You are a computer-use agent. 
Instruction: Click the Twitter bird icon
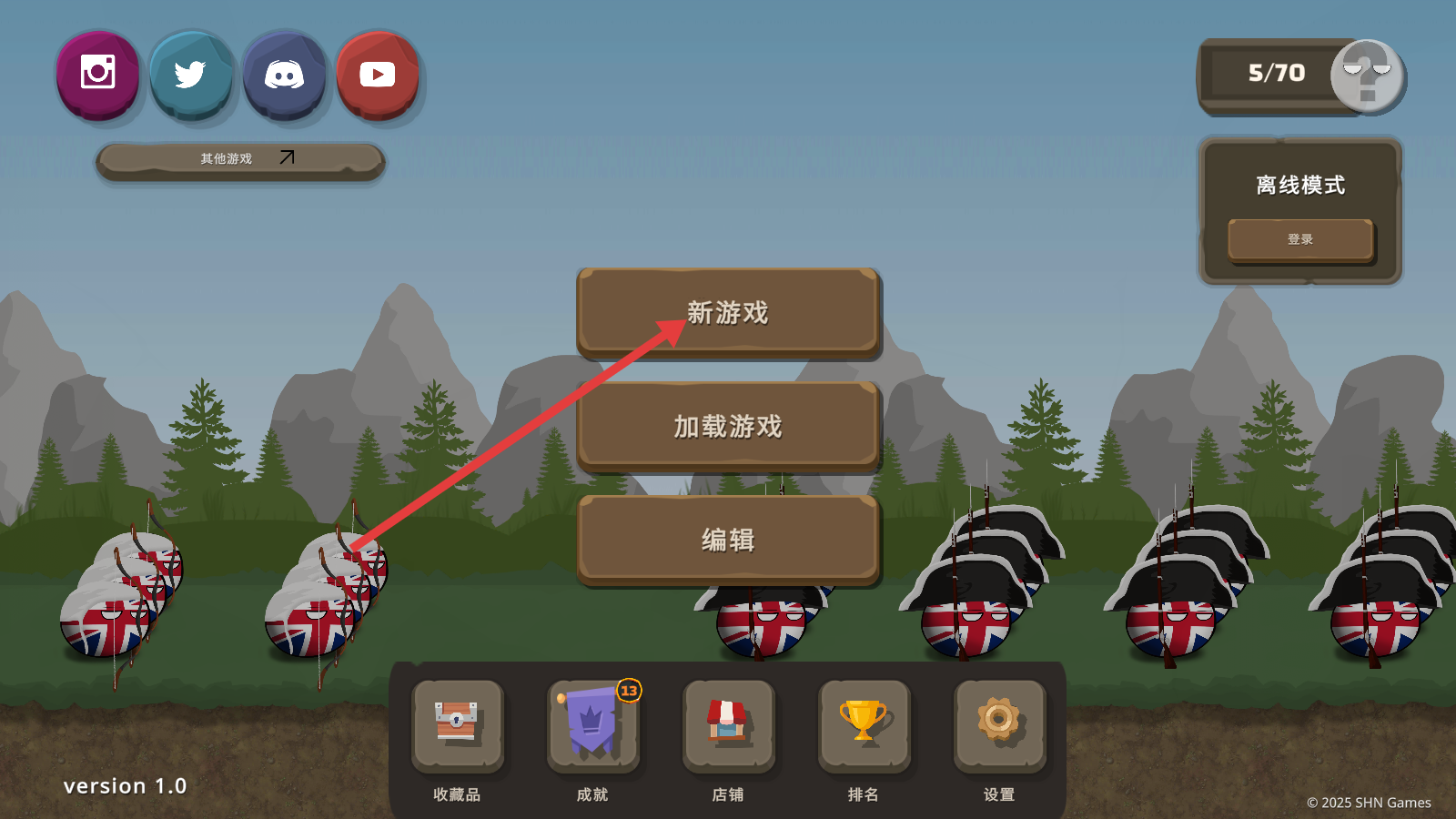pyautogui.click(x=191, y=75)
